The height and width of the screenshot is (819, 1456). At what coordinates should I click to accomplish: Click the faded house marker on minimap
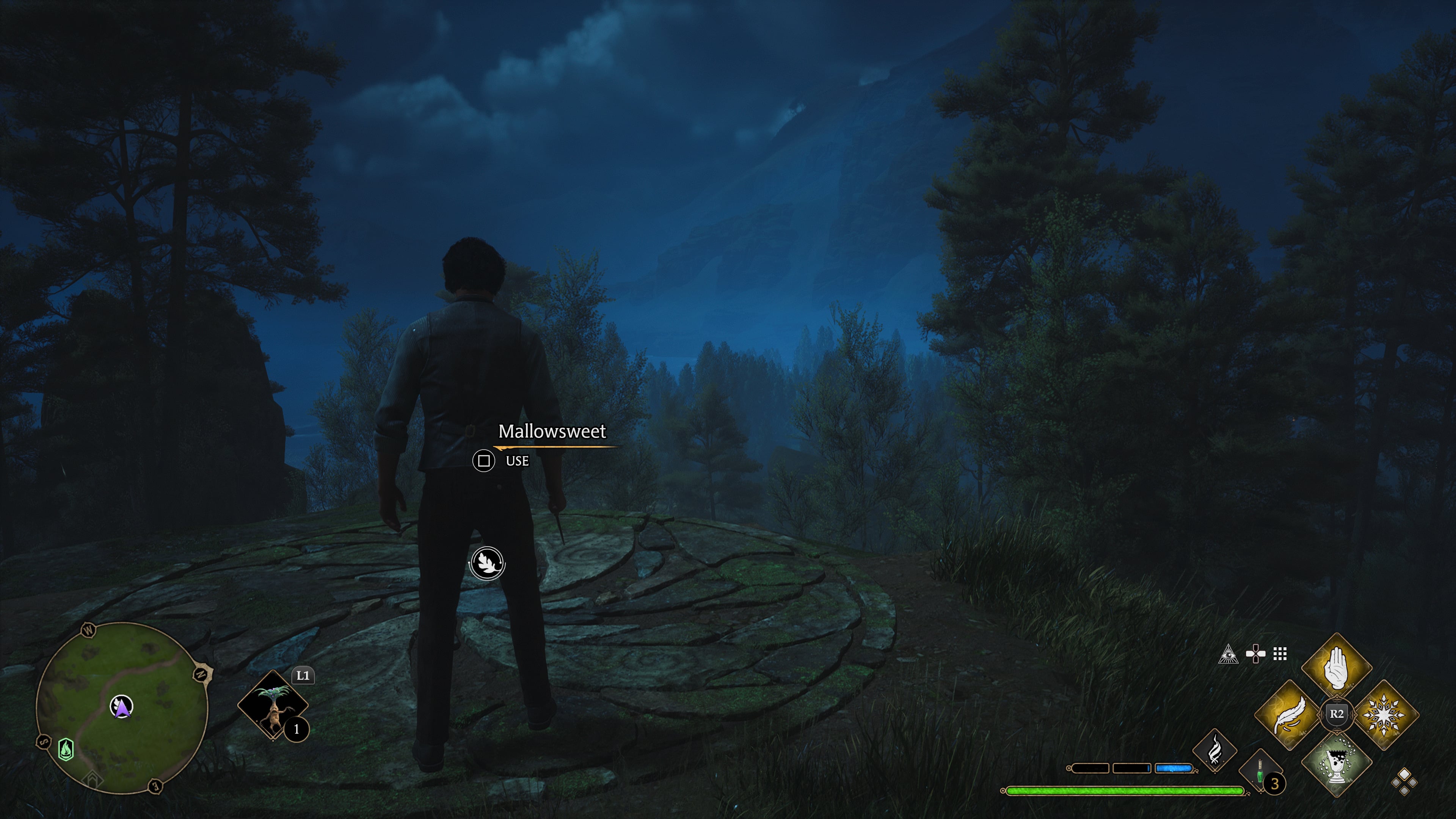[x=92, y=780]
